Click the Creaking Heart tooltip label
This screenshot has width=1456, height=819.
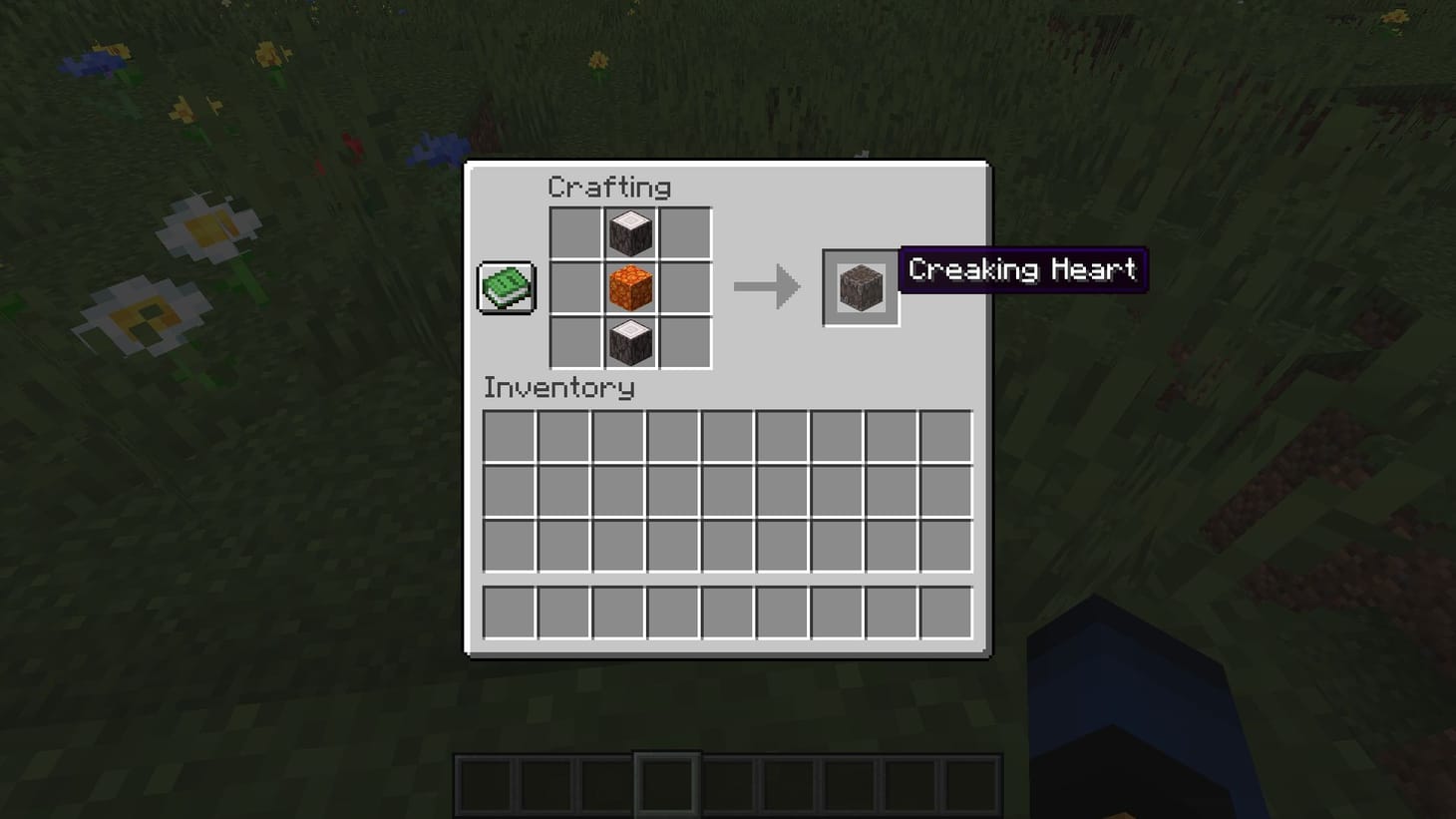click(x=1024, y=269)
